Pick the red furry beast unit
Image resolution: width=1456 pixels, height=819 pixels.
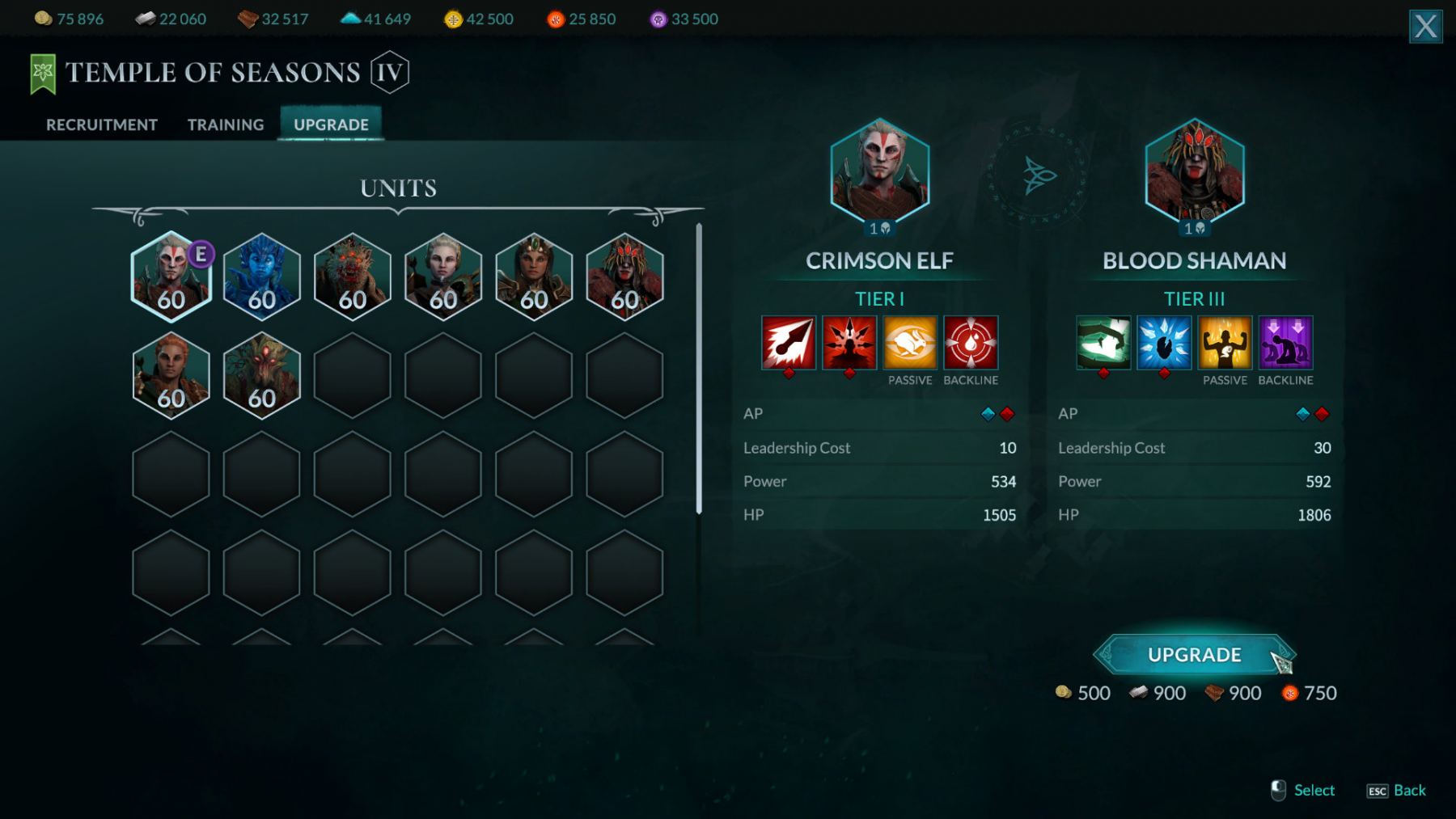click(352, 277)
